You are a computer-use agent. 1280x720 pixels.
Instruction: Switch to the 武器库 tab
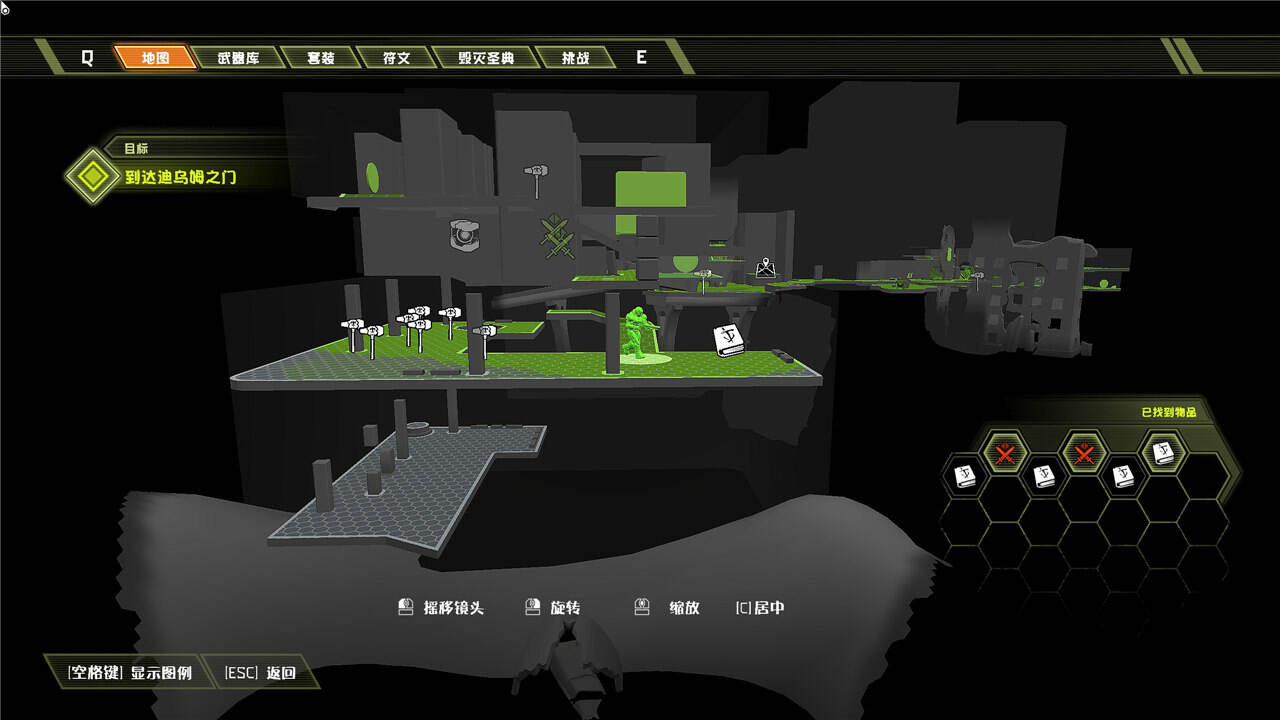pos(238,58)
